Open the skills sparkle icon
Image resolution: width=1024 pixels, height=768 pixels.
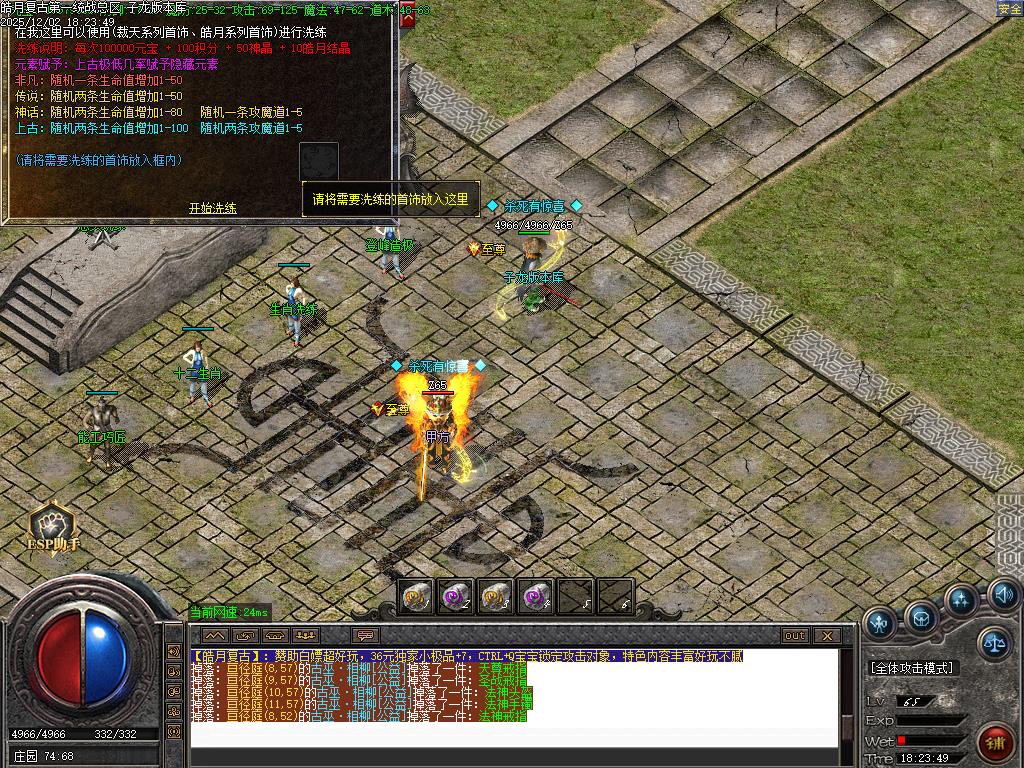coord(961,601)
